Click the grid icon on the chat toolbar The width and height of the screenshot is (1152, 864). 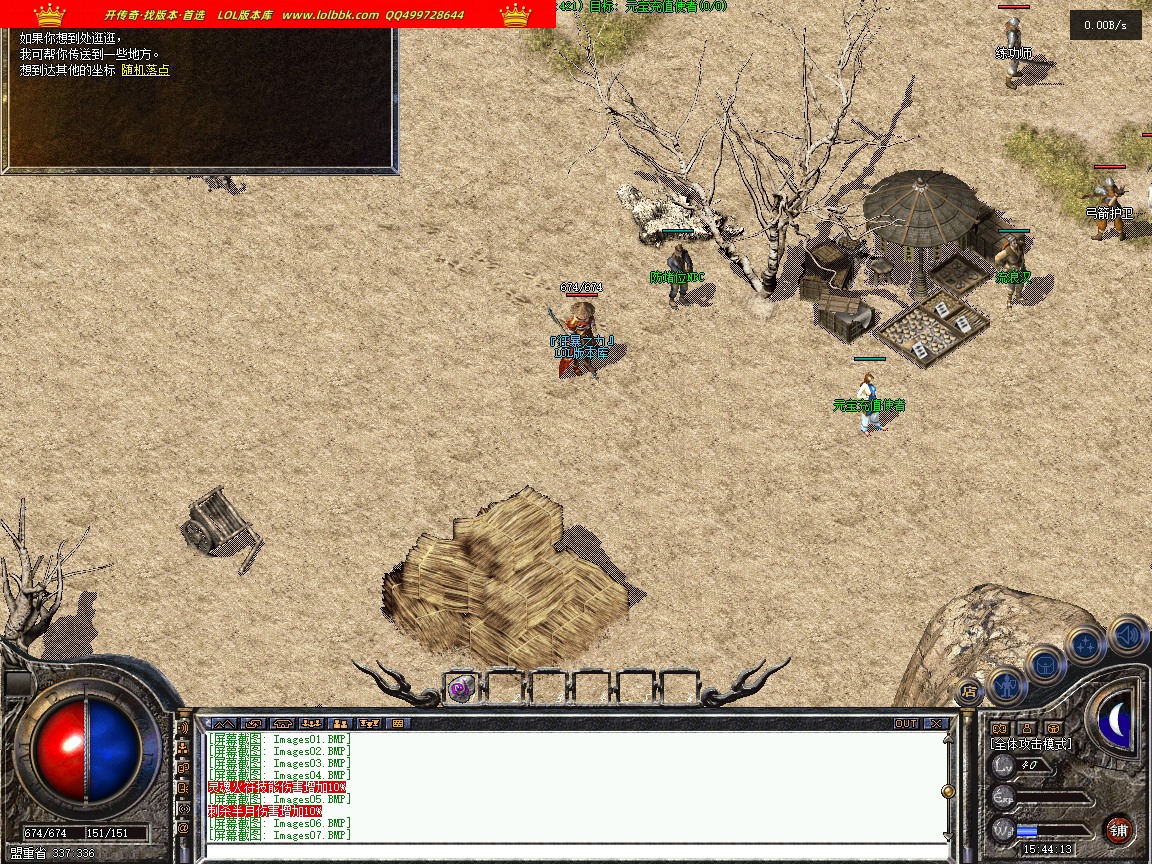pyautogui.click(x=397, y=723)
